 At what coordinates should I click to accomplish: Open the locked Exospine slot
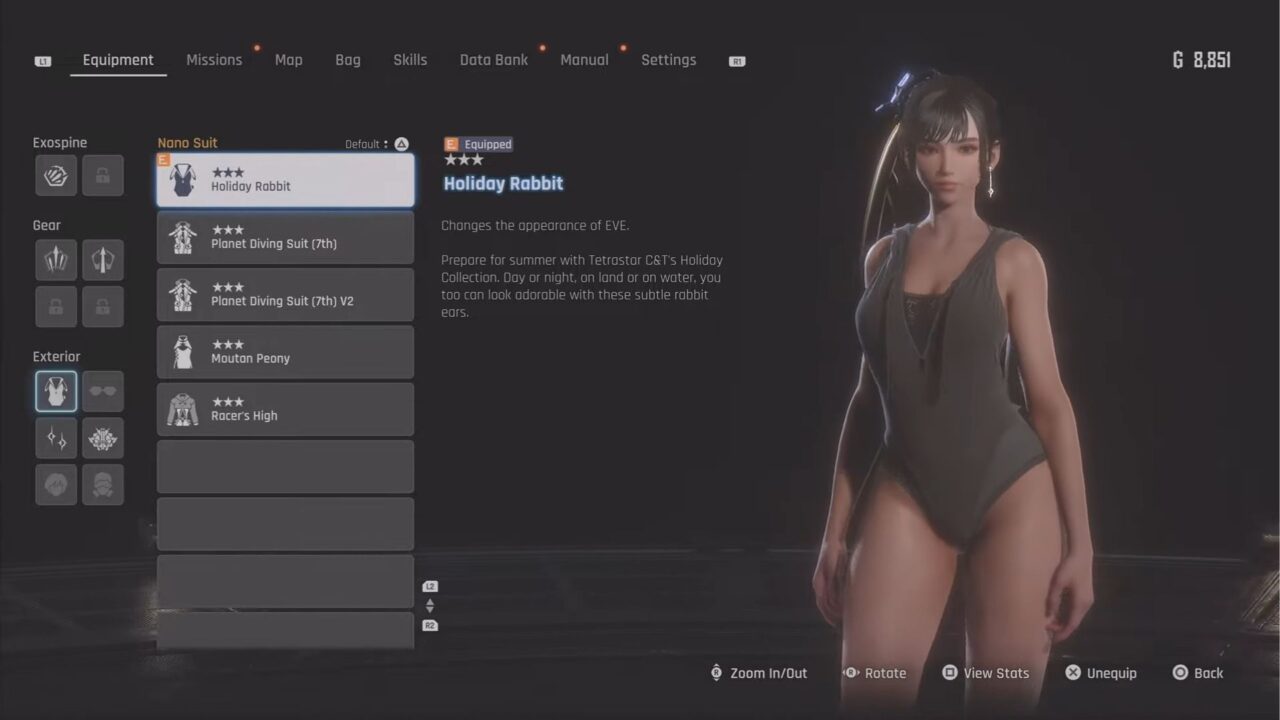coord(103,175)
